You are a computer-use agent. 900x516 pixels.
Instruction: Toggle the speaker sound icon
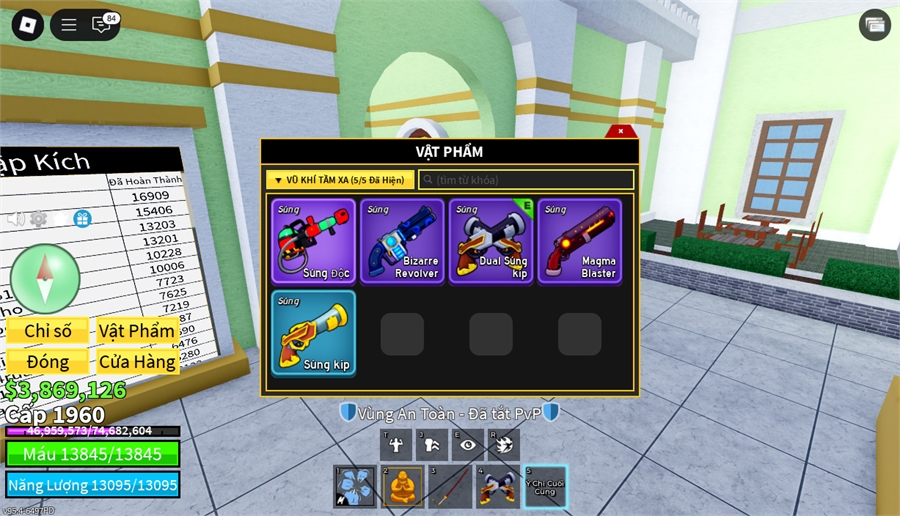[16, 219]
